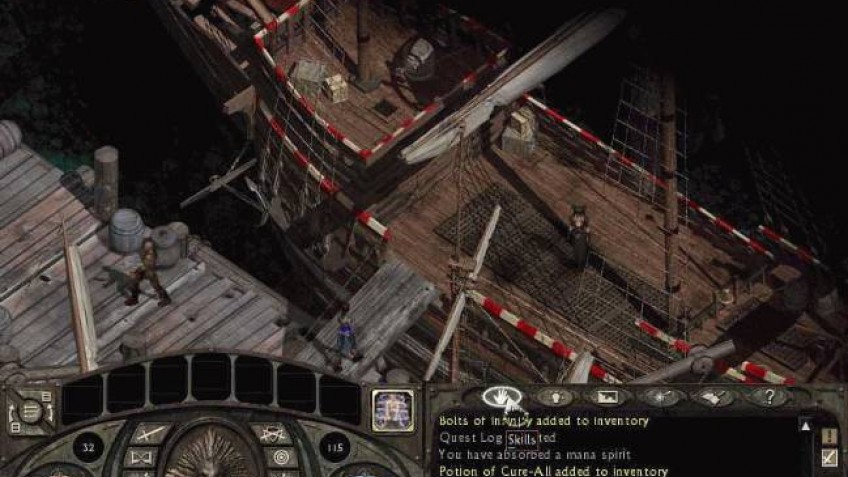Click the sword attack mode button
The height and width of the screenshot is (477, 848).
[x=150, y=433]
